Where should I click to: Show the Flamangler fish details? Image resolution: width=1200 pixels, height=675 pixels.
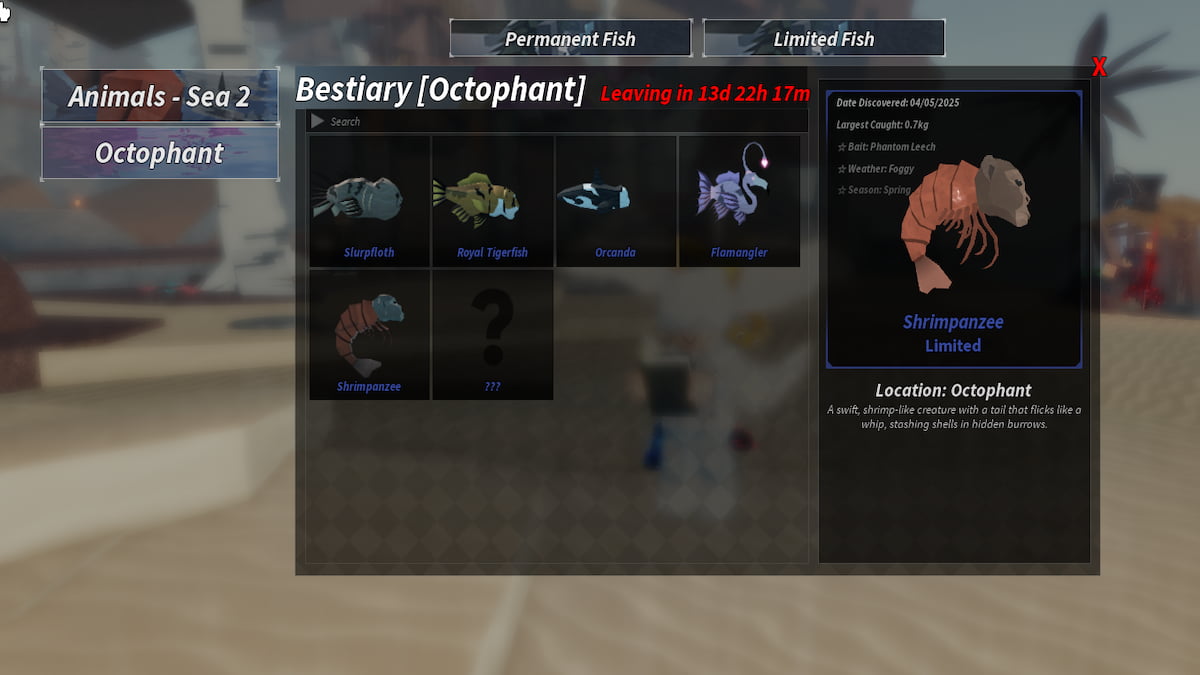739,202
